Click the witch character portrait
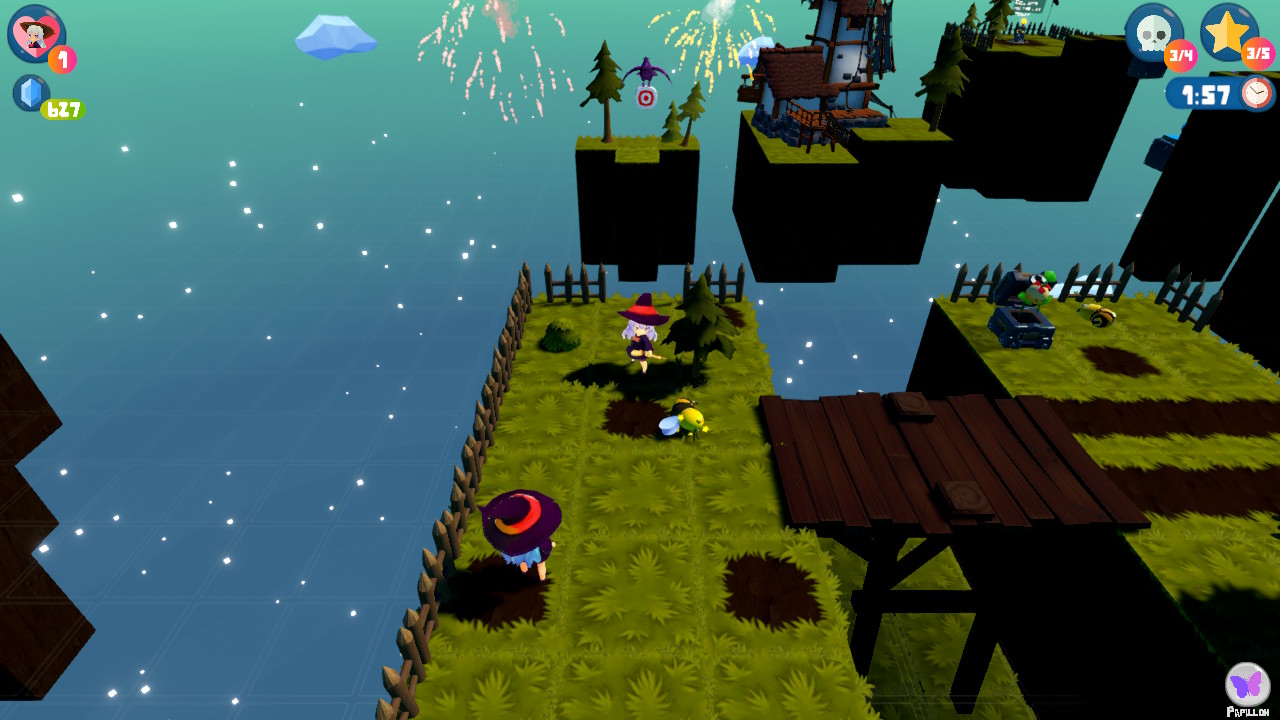Screen dimensions: 1280x720 click(36, 34)
